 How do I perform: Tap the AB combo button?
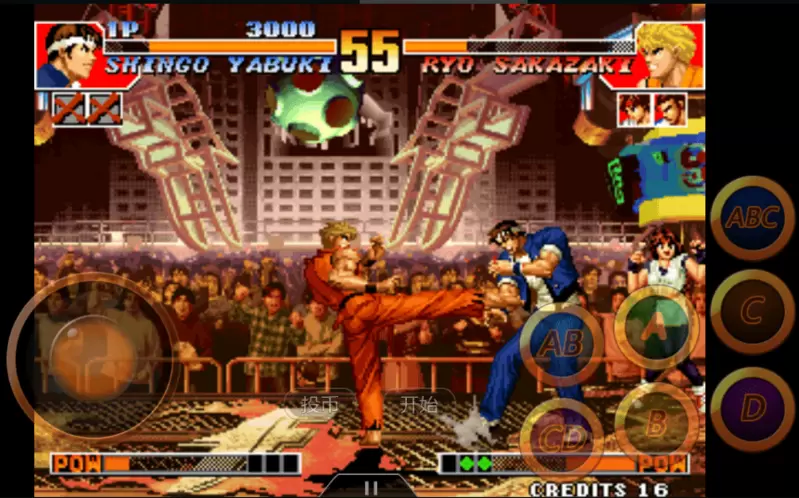pos(561,345)
